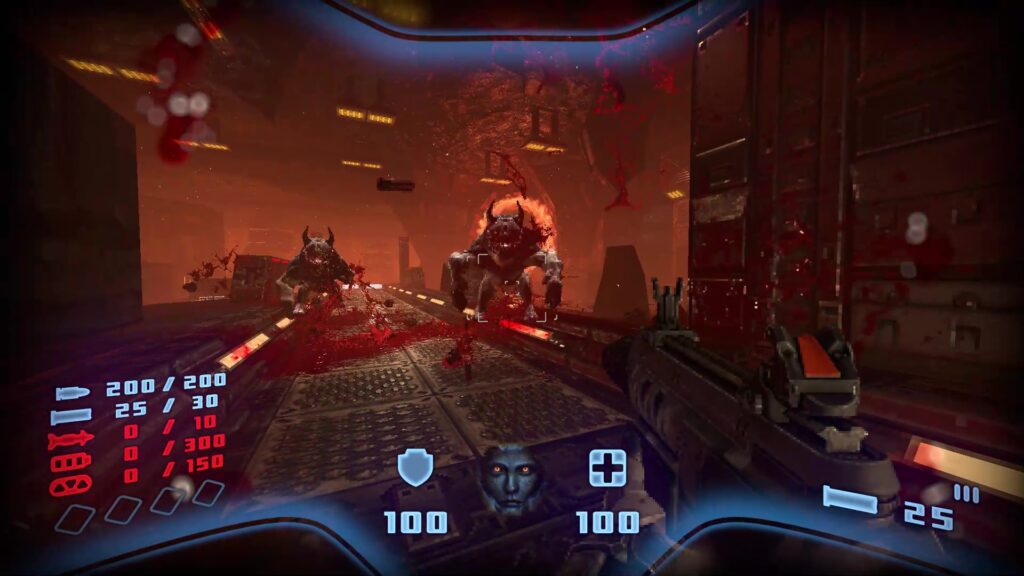Select the red energy cell ammo icon

pyautogui.click(x=72, y=461)
